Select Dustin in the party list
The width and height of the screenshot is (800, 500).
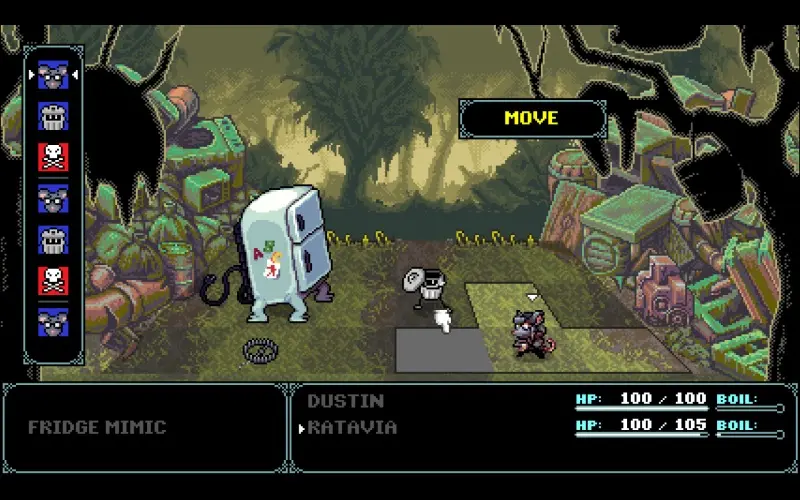pyautogui.click(x=345, y=401)
